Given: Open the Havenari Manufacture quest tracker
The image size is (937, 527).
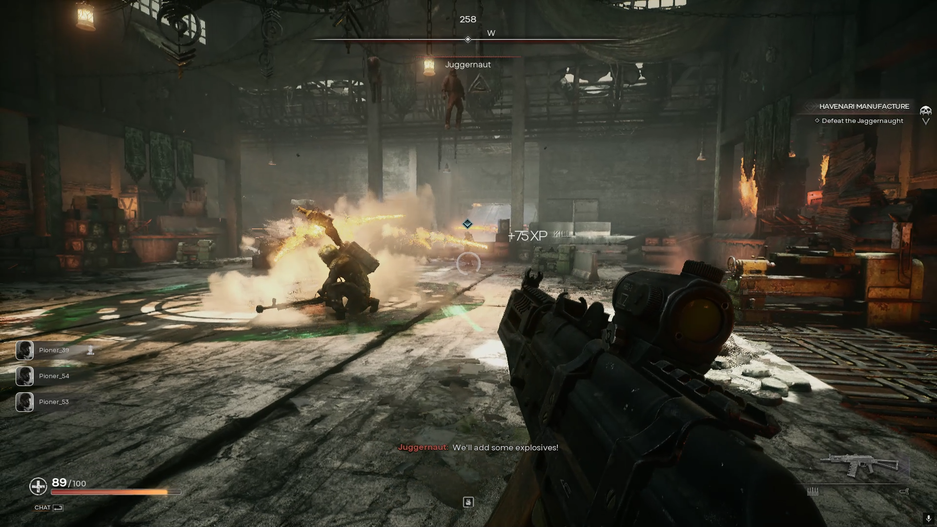Looking at the screenshot, I should tap(864, 106).
